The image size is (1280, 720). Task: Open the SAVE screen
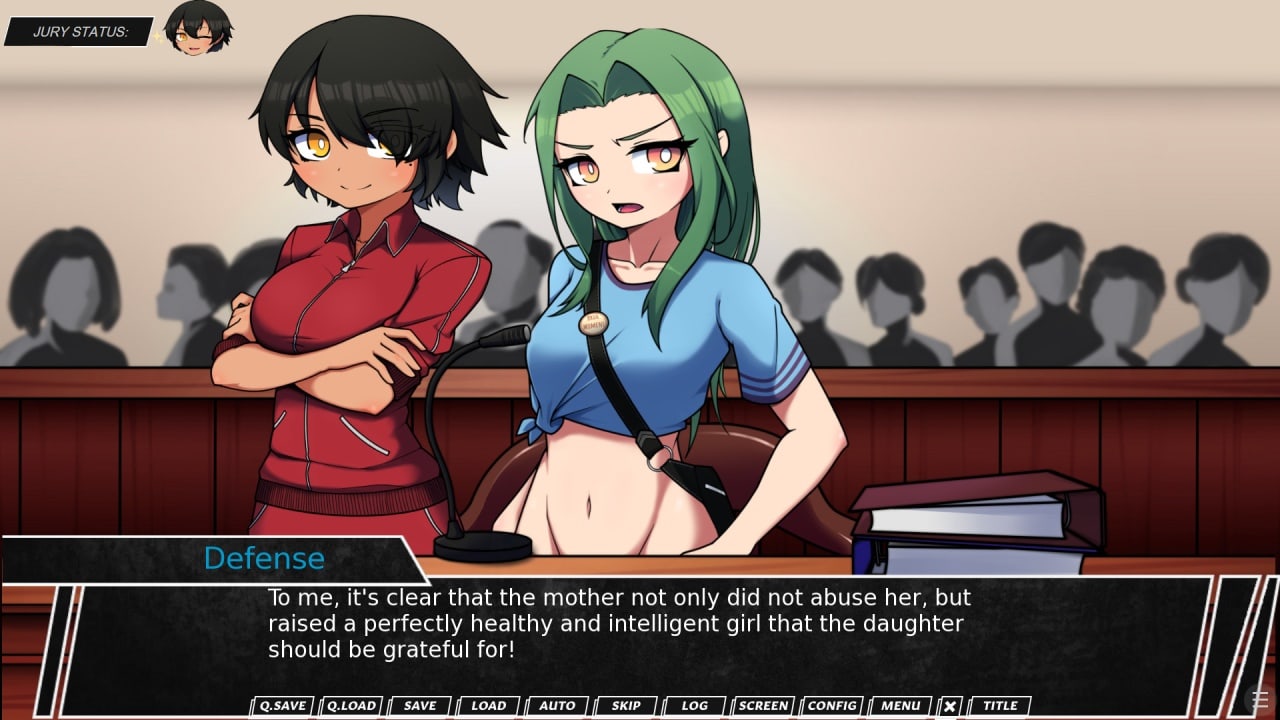(420, 706)
